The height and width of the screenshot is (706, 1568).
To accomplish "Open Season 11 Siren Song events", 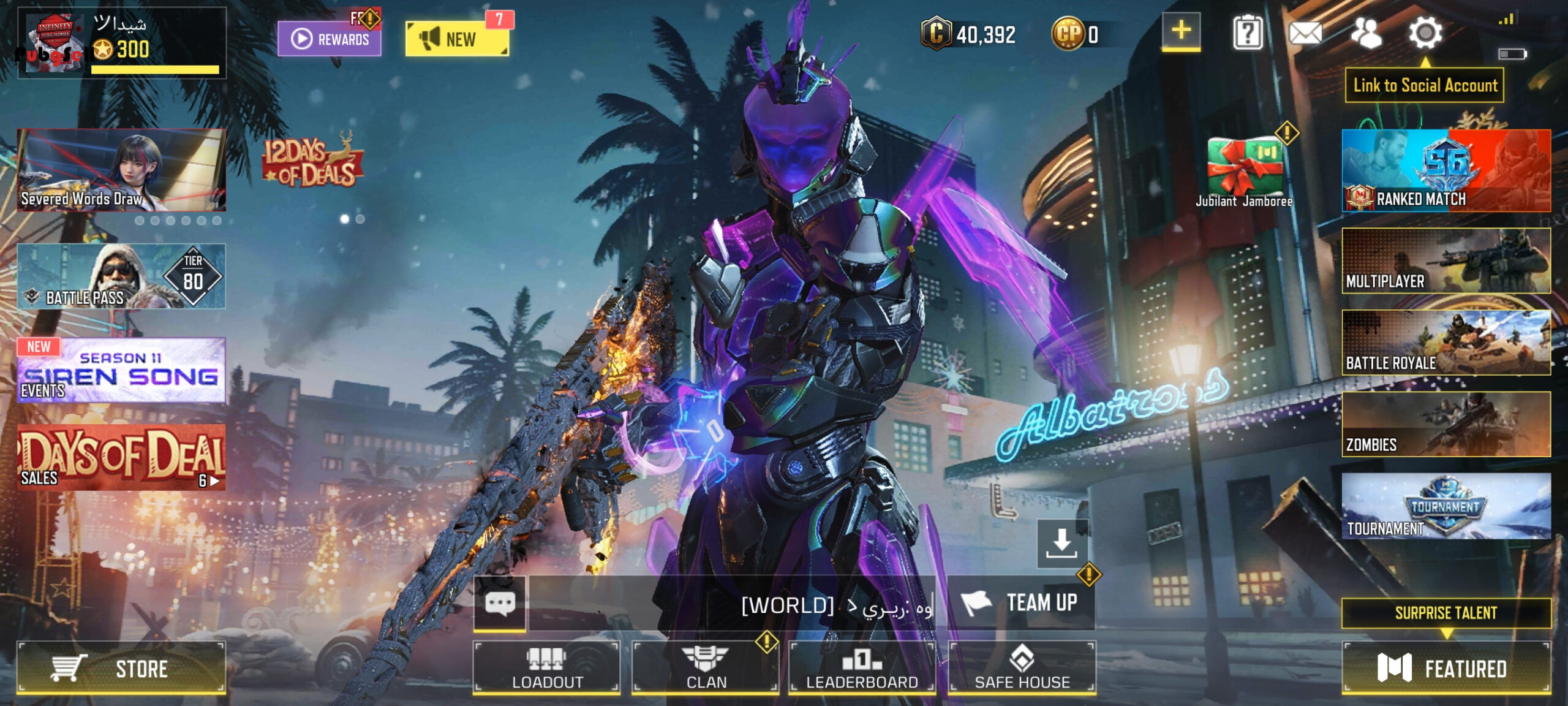I will coord(121,370).
